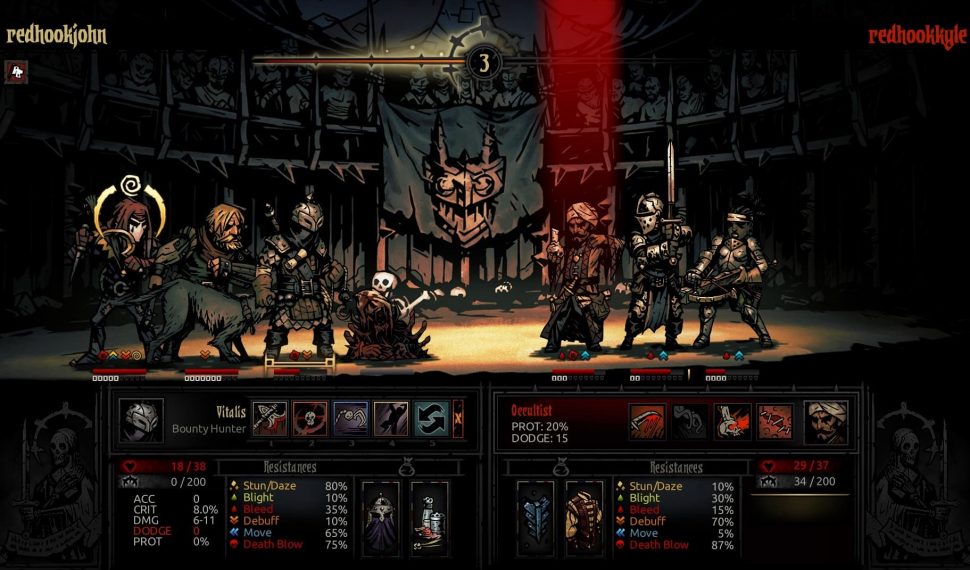Inspect the hooded helmet trinket slot

click(x=380, y=516)
